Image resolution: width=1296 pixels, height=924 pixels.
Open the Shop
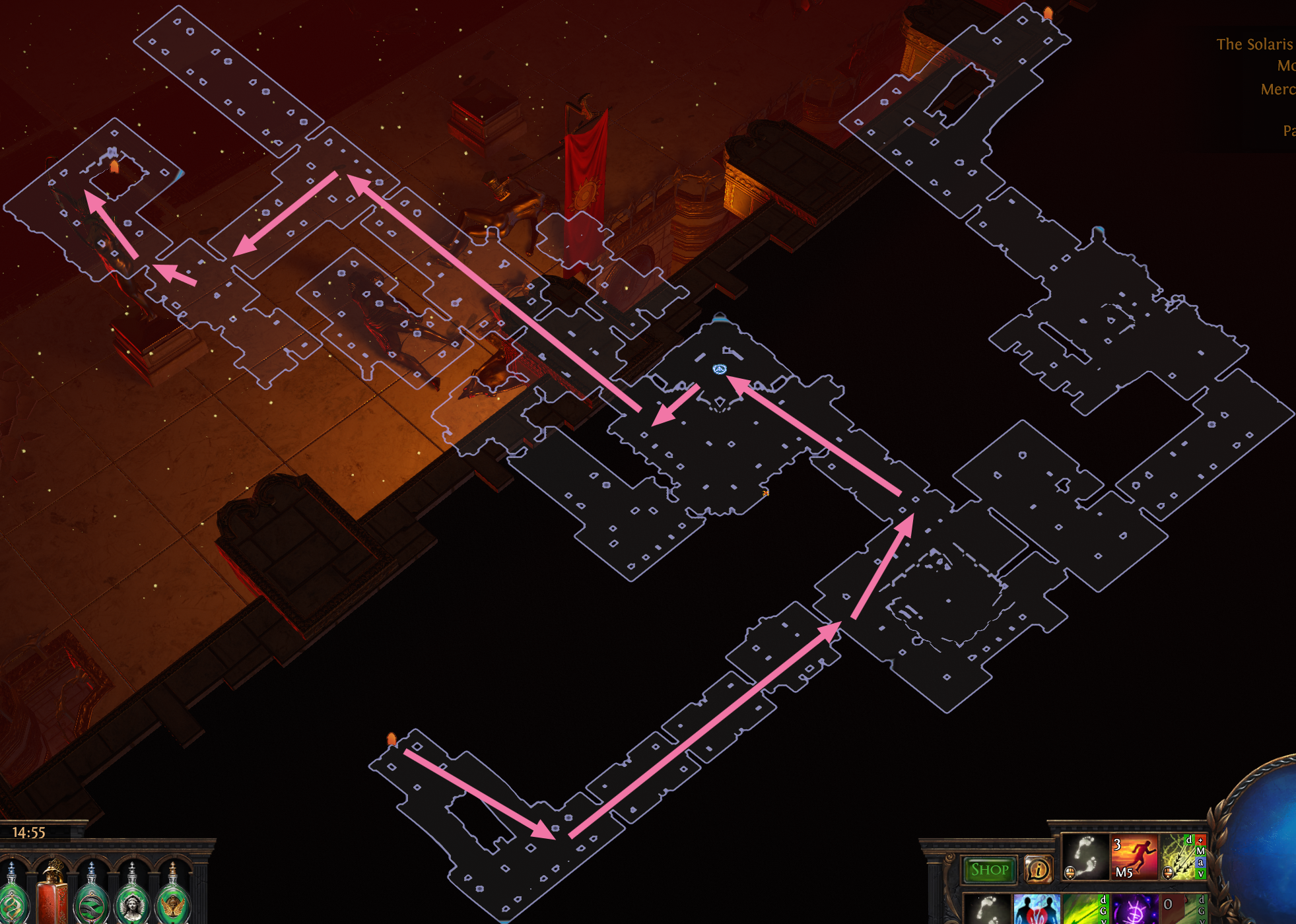988,869
